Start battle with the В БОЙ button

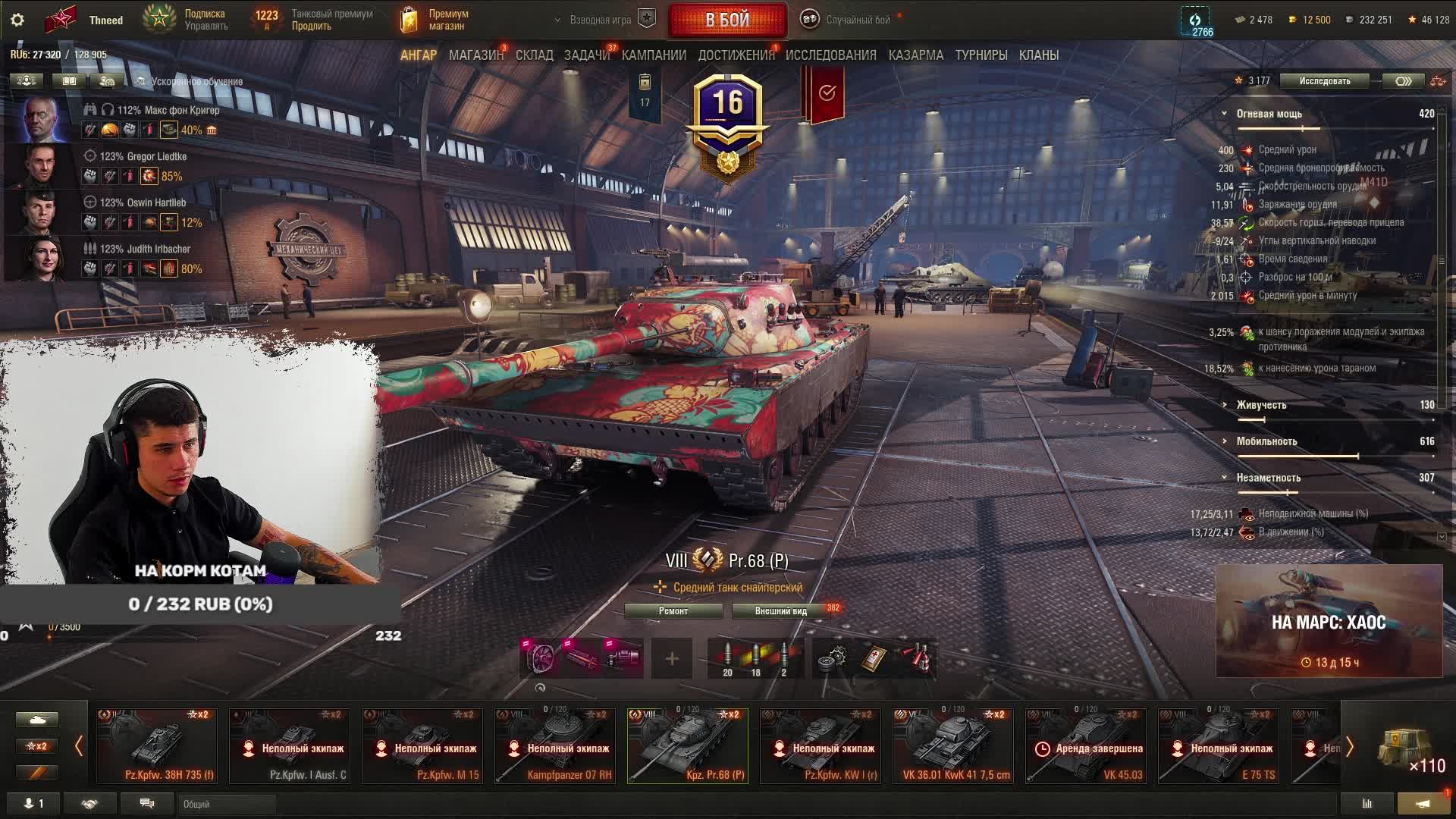coord(727,20)
